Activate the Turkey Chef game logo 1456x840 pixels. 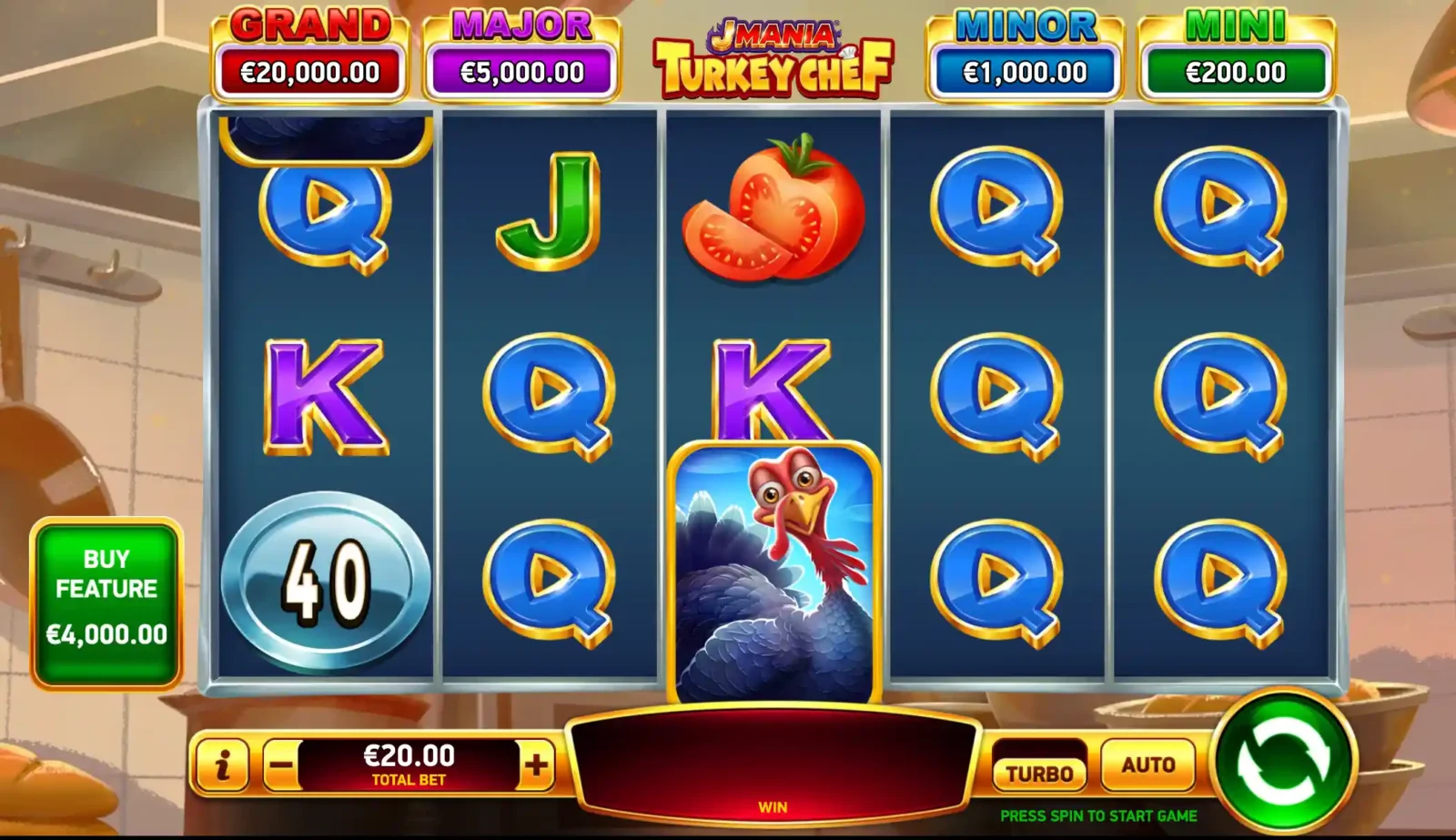771,50
